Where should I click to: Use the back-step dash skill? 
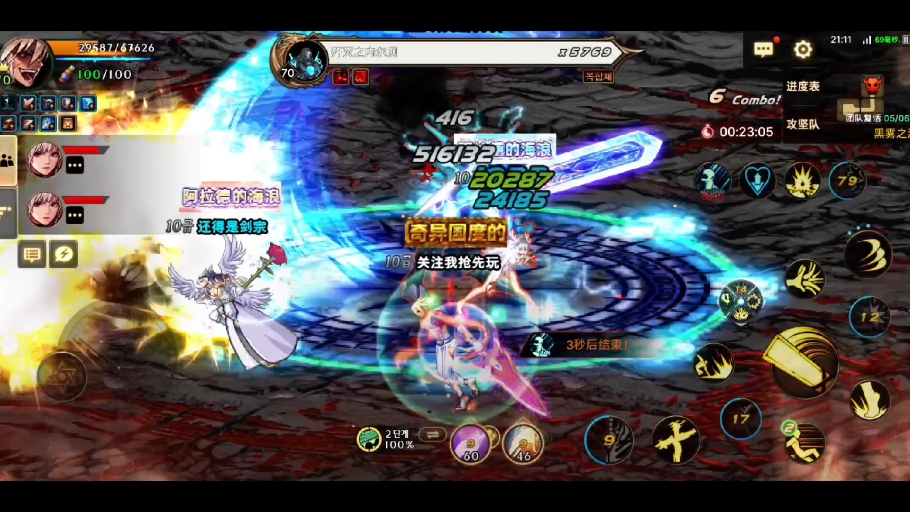804,443
